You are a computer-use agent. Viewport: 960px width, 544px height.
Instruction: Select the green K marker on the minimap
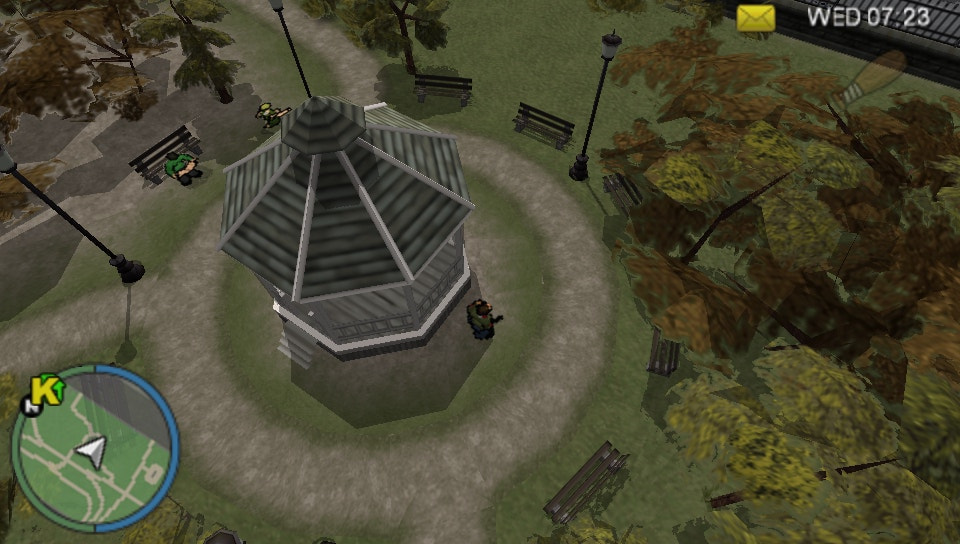pos(44,389)
